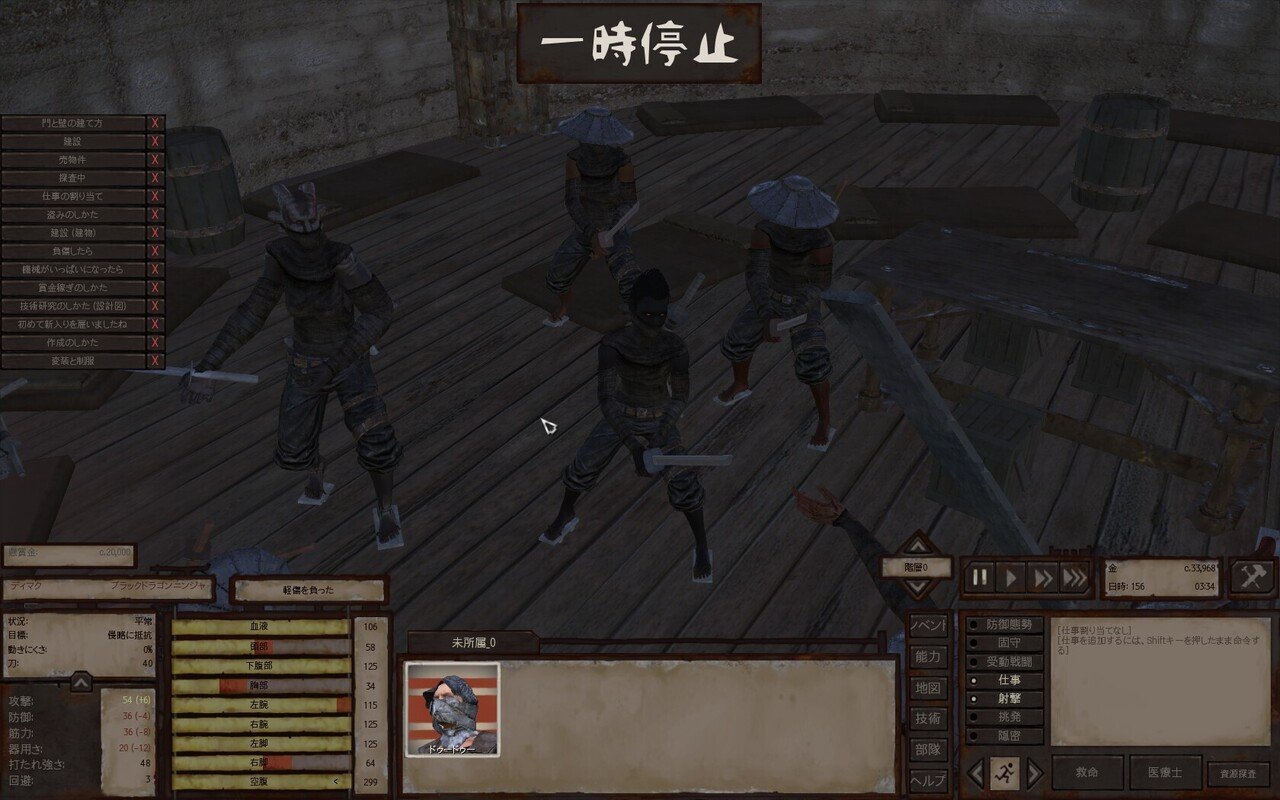Toggle the 挑発 taunt mode on
Viewport: 1280px width, 800px height.
click(x=1005, y=717)
